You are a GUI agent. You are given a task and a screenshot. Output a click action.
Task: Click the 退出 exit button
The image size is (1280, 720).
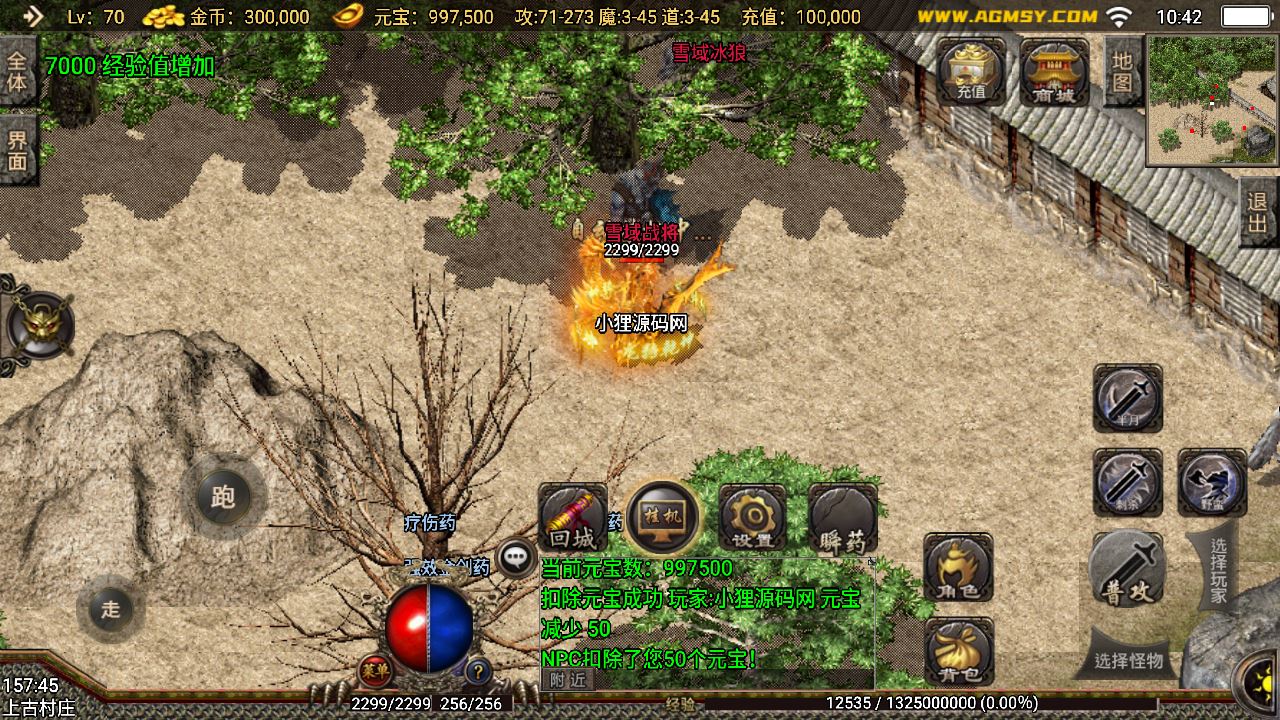(1258, 212)
